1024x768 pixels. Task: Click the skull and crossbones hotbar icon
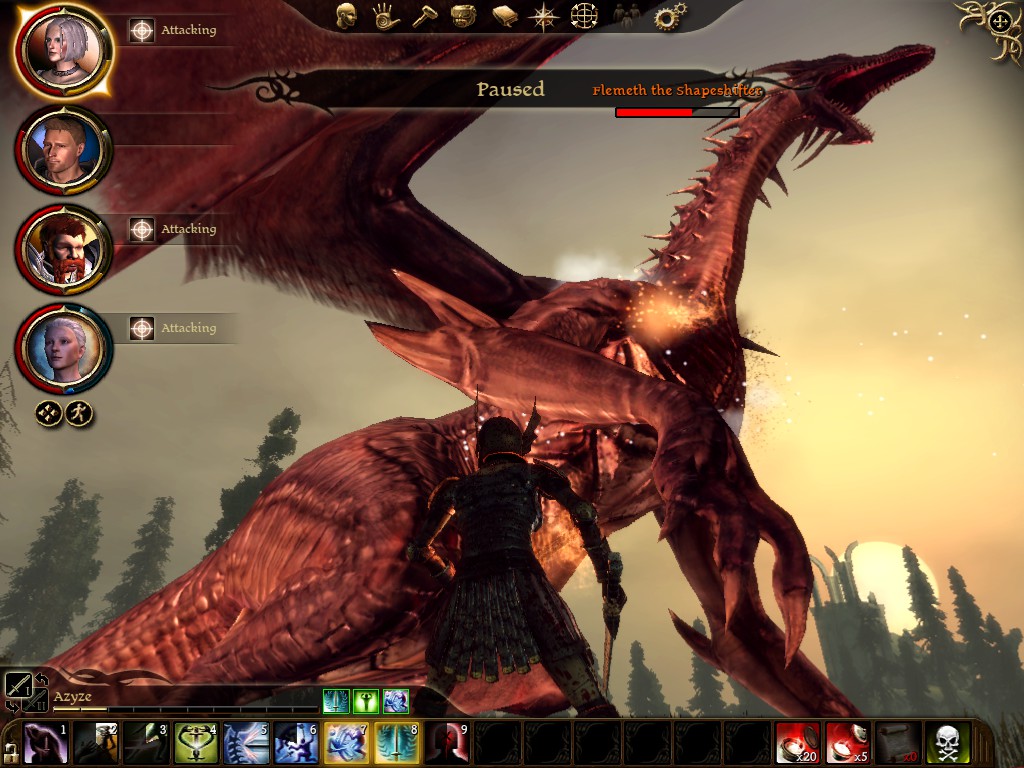[948, 743]
